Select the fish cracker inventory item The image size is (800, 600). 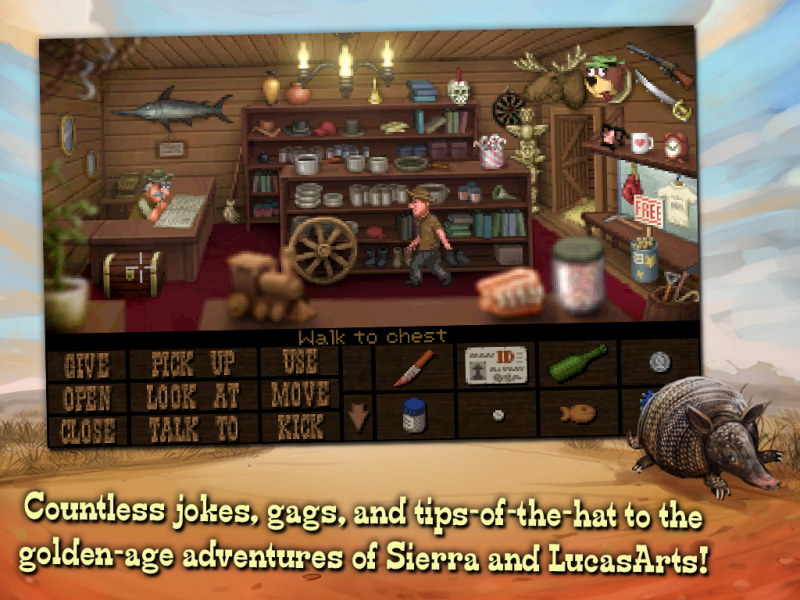click(578, 411)
